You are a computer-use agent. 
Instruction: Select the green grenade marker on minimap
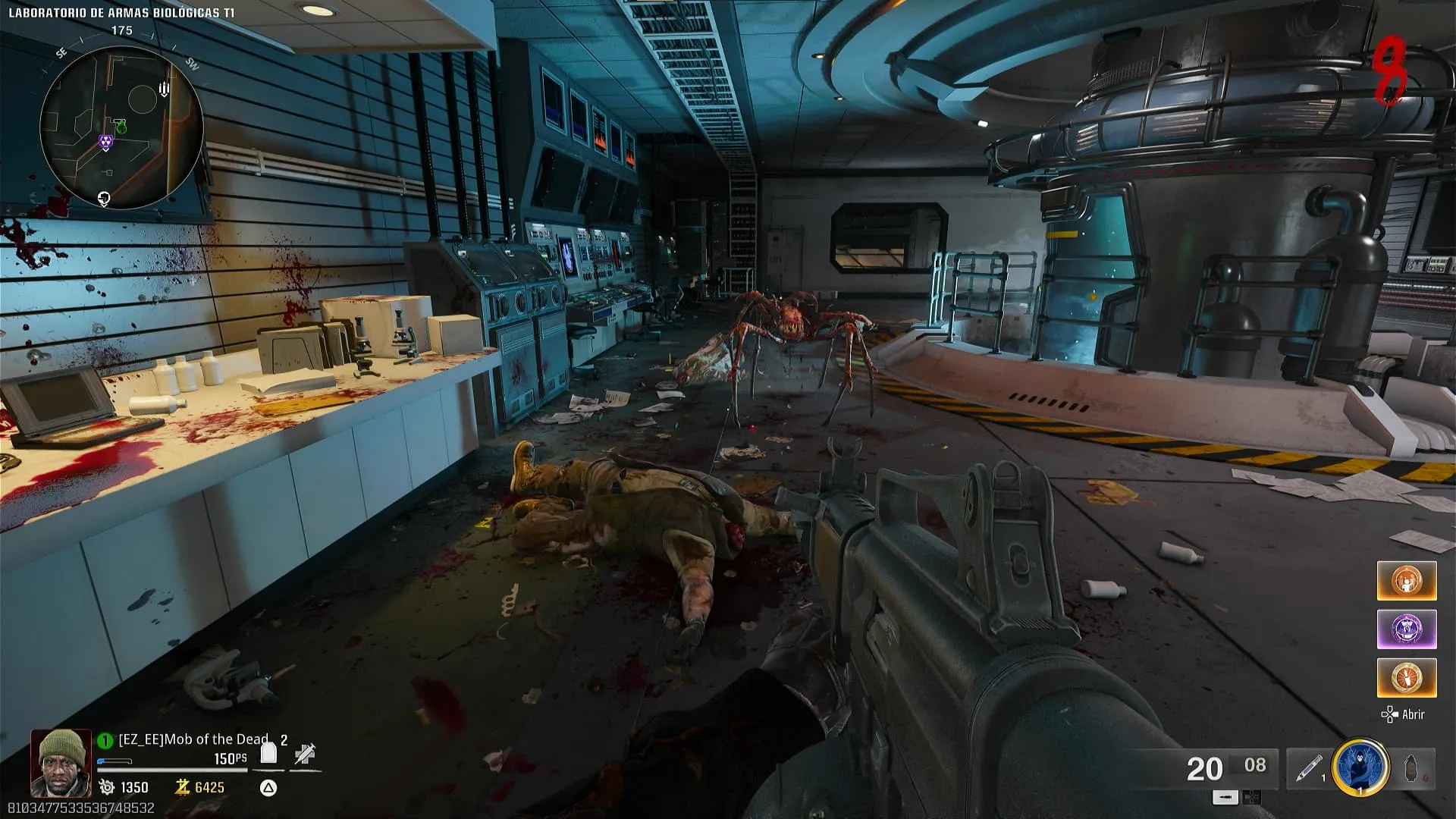[121, 126]
